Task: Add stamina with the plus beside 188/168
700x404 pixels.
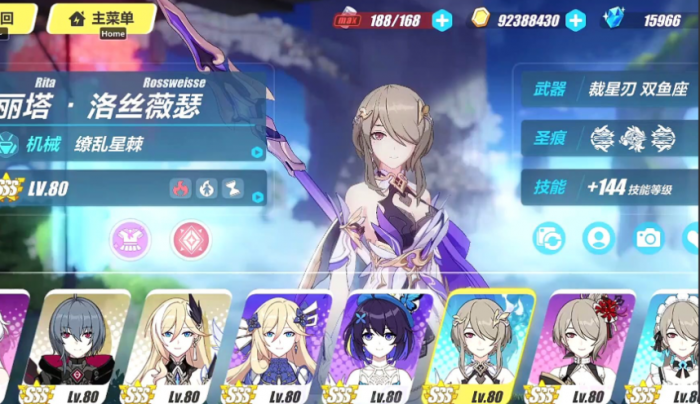Action: (442, 20)
